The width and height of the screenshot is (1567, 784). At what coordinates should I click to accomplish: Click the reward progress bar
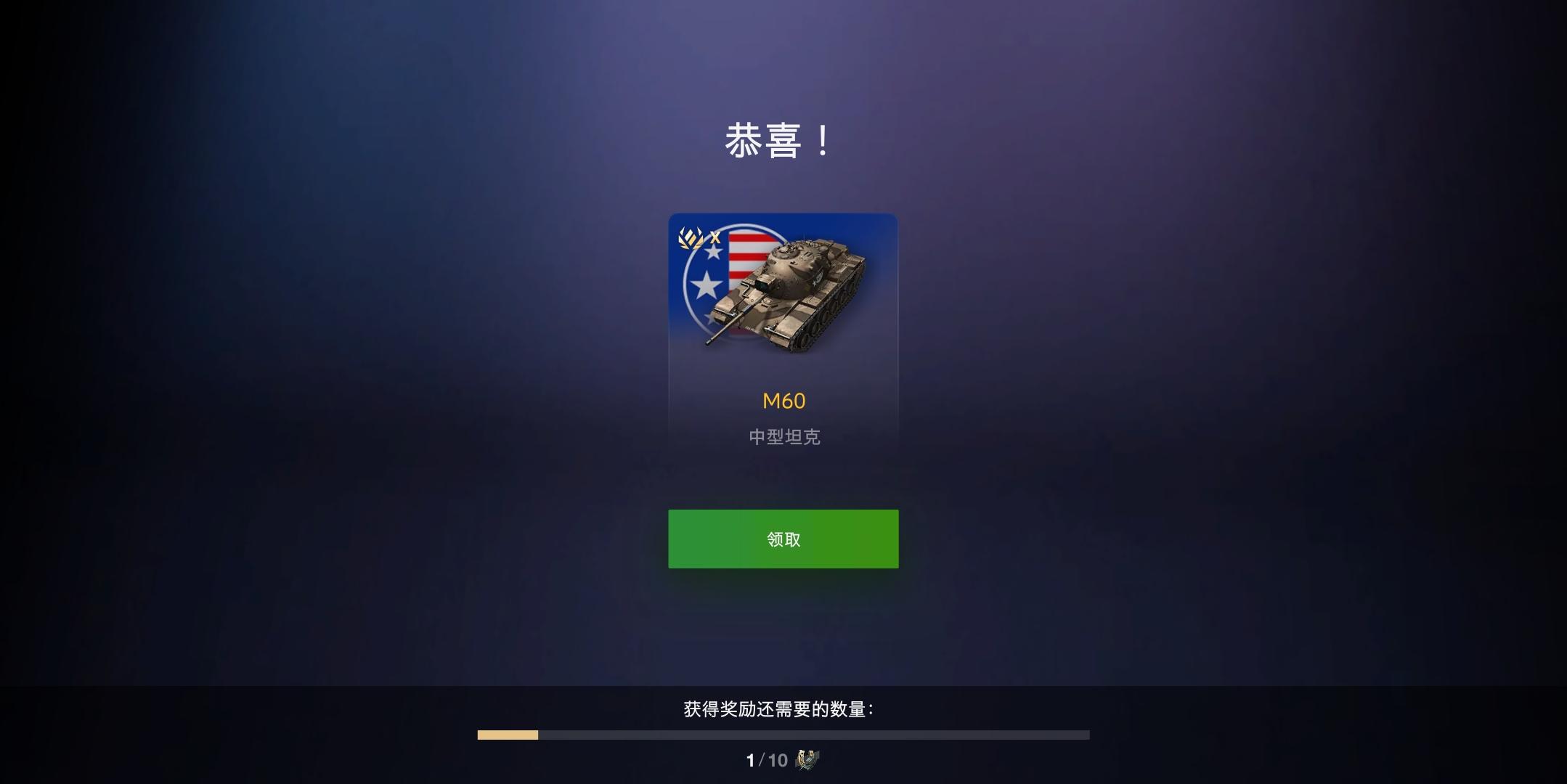coord(782,735)
